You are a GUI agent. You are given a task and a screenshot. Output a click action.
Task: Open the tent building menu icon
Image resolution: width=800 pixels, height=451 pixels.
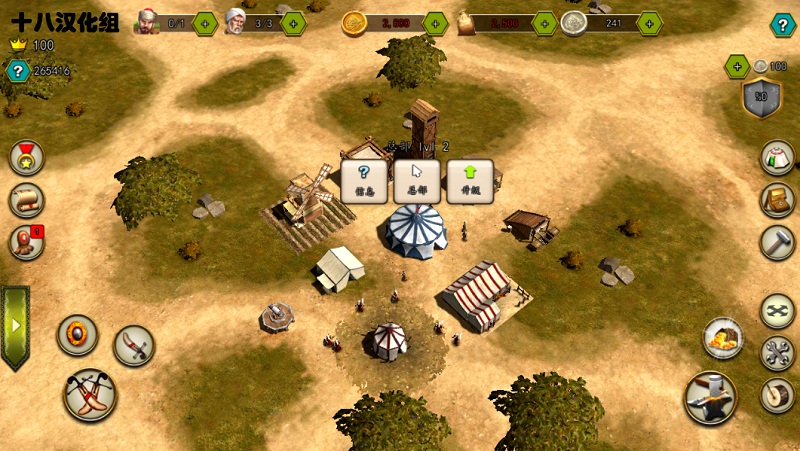click(x=776, y=158)
